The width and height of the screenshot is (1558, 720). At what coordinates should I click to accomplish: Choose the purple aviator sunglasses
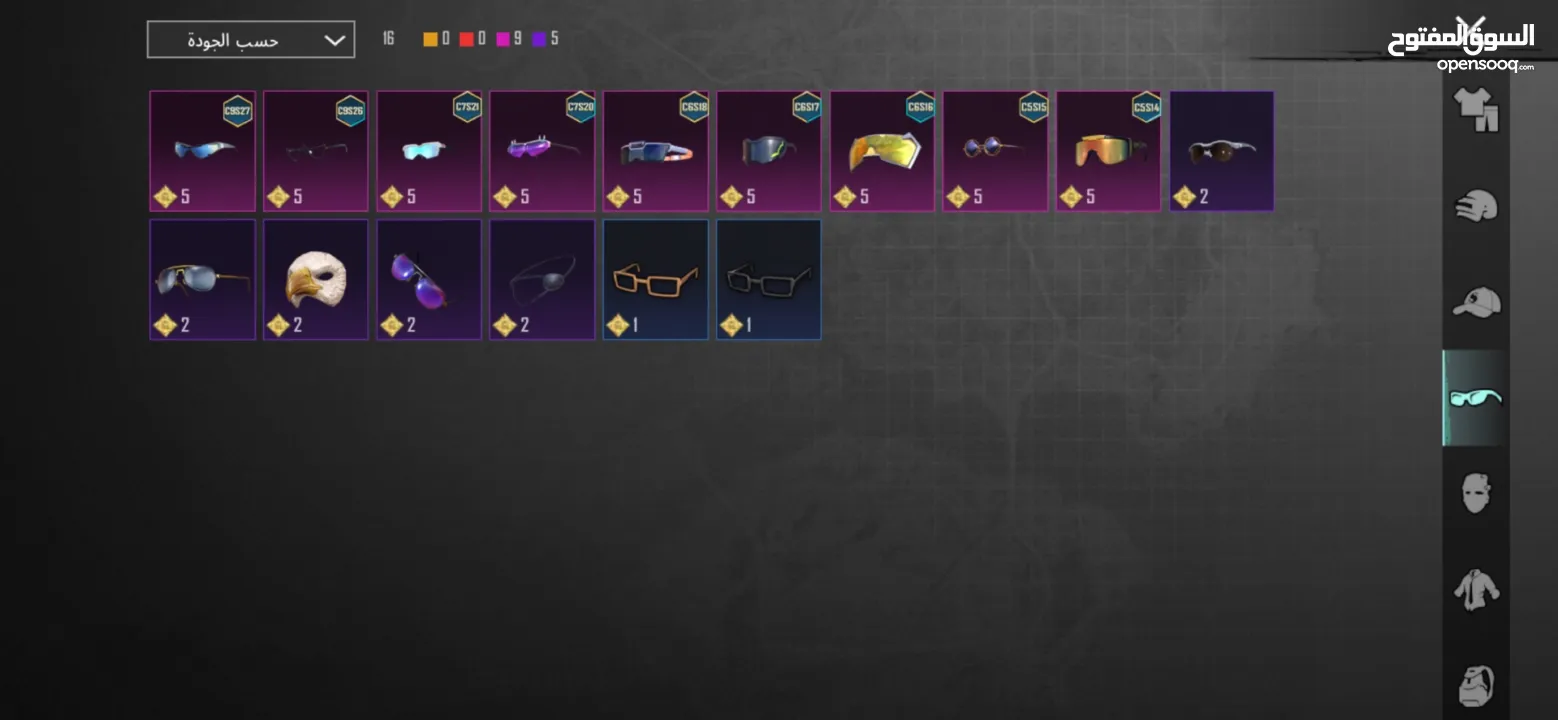click(x=429, y=280)
